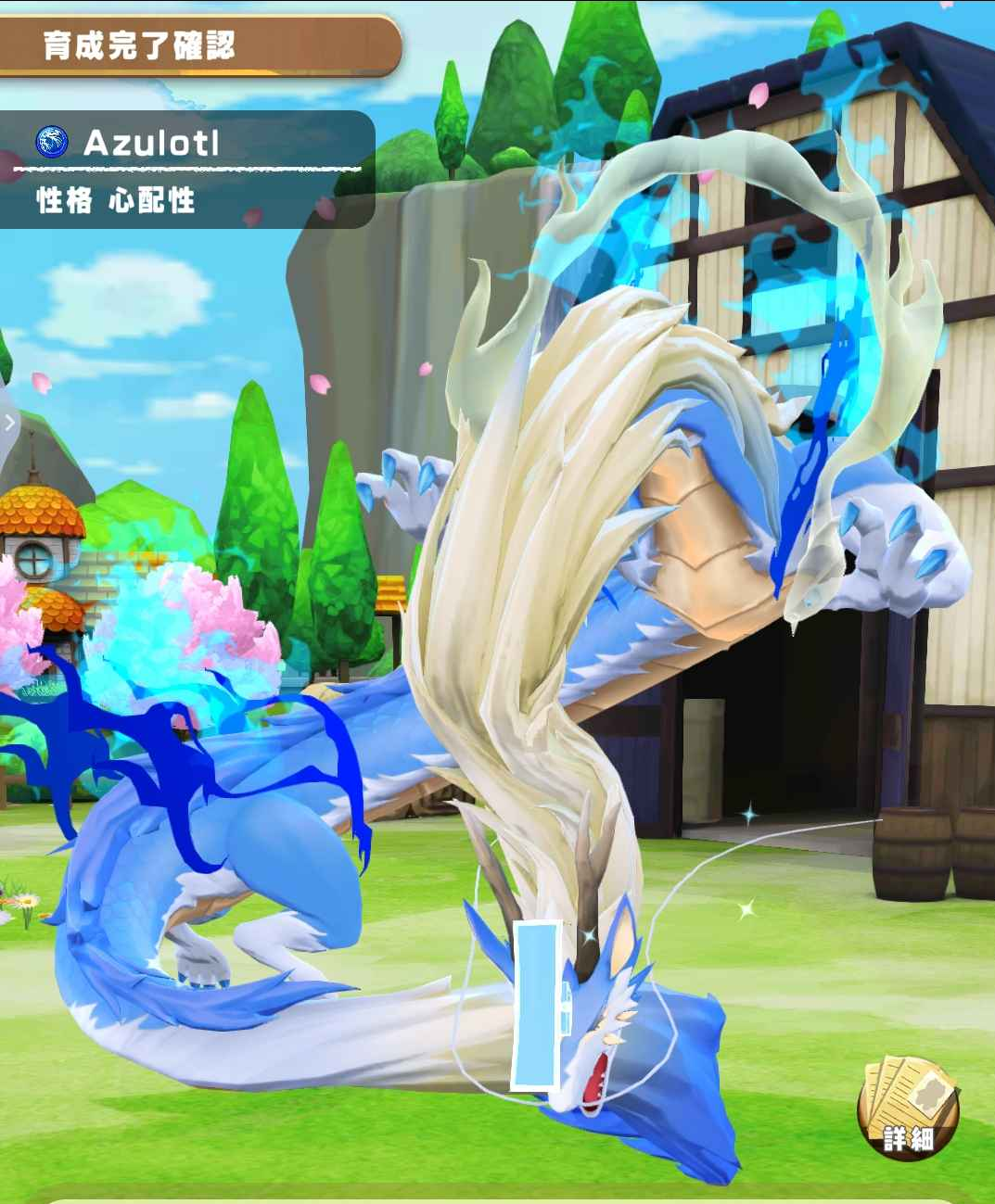Open the 詳細 details button
This screenshot has height=1204, width=995.
[908, 1107]
